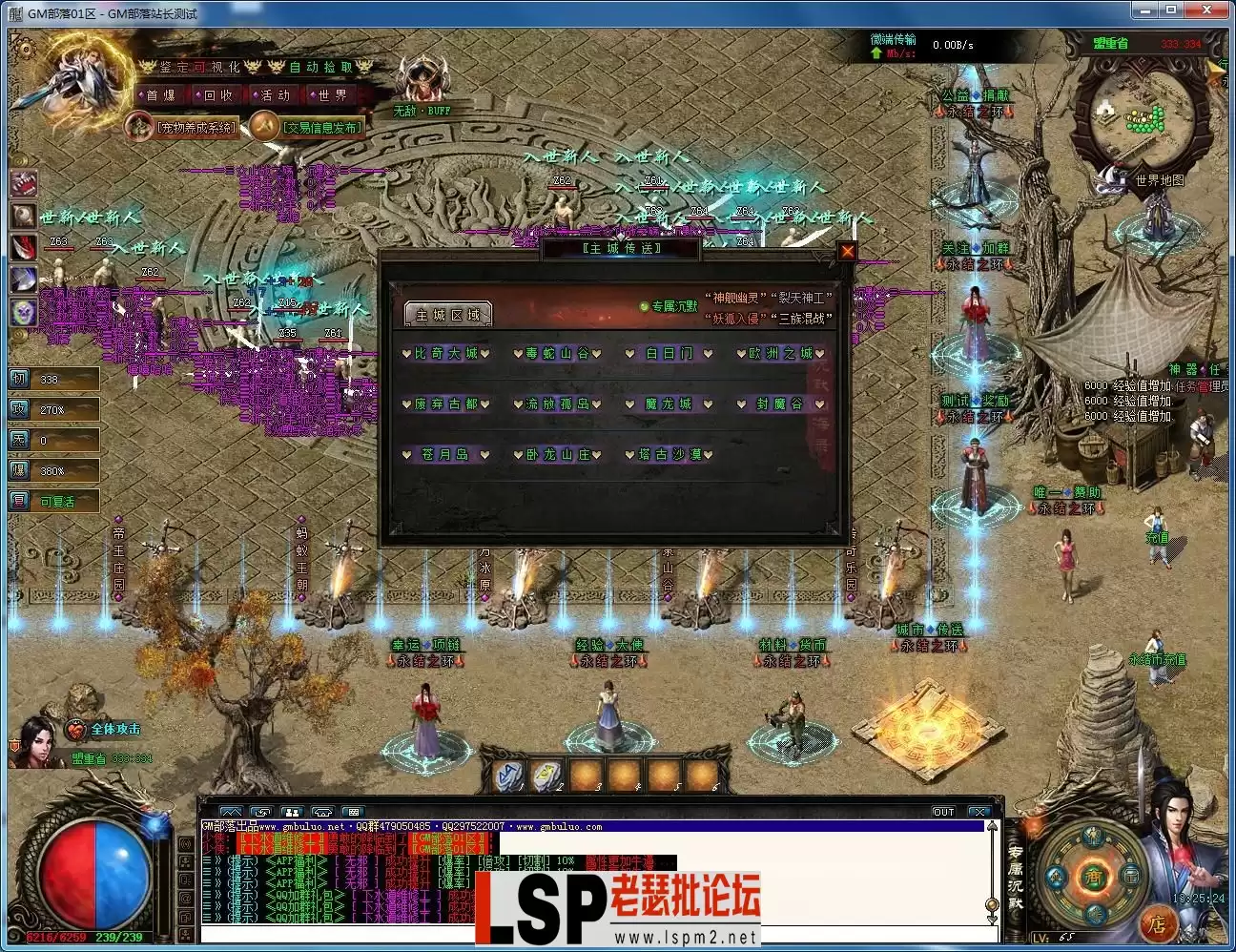
Task: Click OUT to expand the chat output
Action: click(x=942, y=812)
